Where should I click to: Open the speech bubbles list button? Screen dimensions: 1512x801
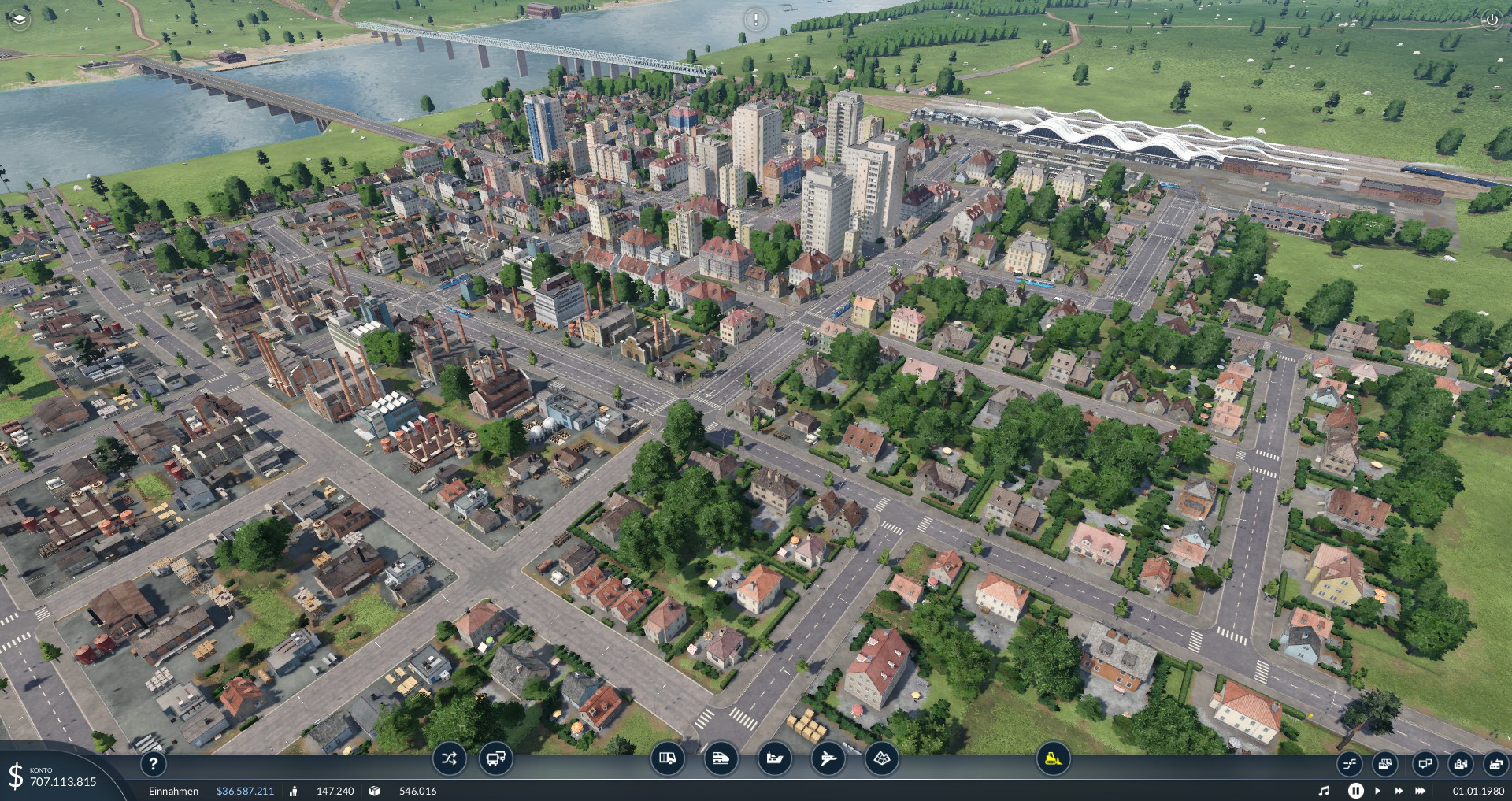pyautogui.click(x=1424, y=763)
